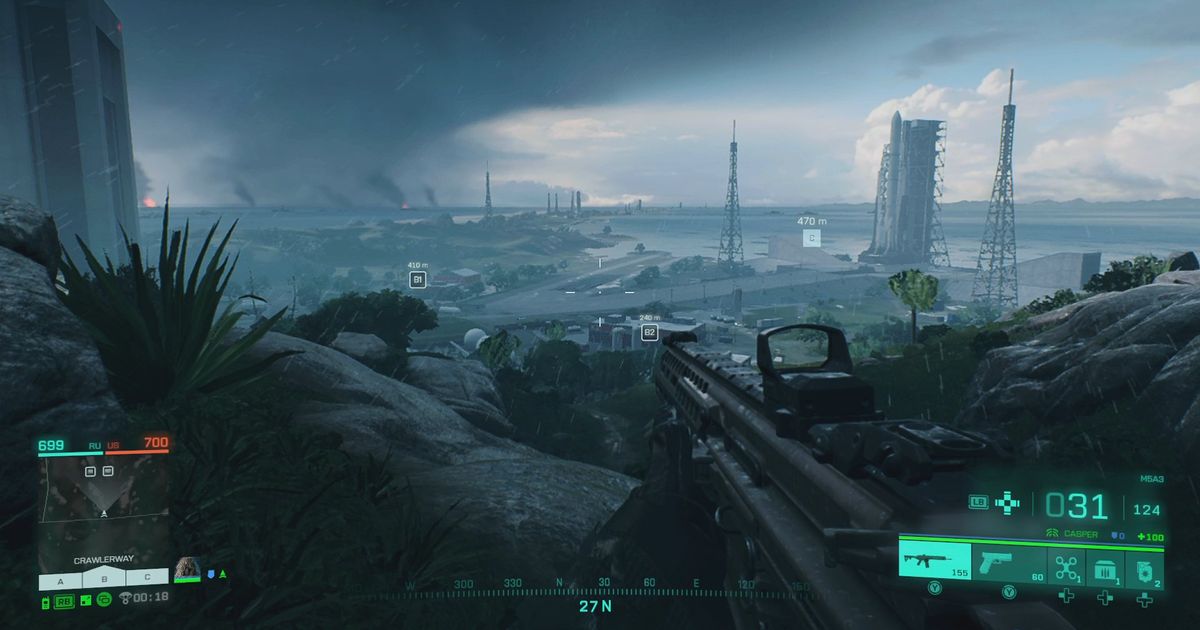1200x630 pixels.
Task: Select objective A on the sector bar
Action: coord(60,578)
